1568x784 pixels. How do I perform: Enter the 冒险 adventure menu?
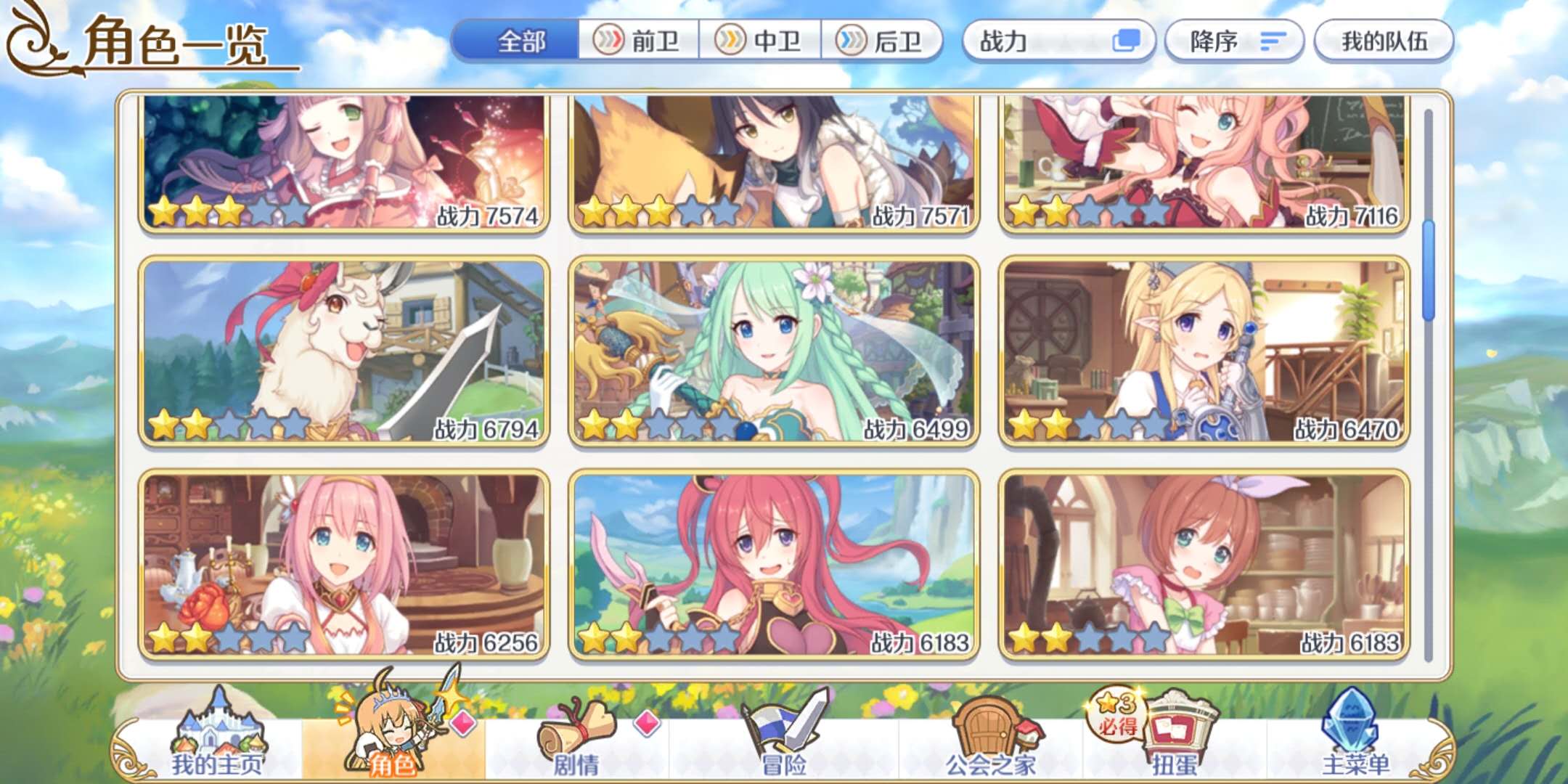[784, 740]
